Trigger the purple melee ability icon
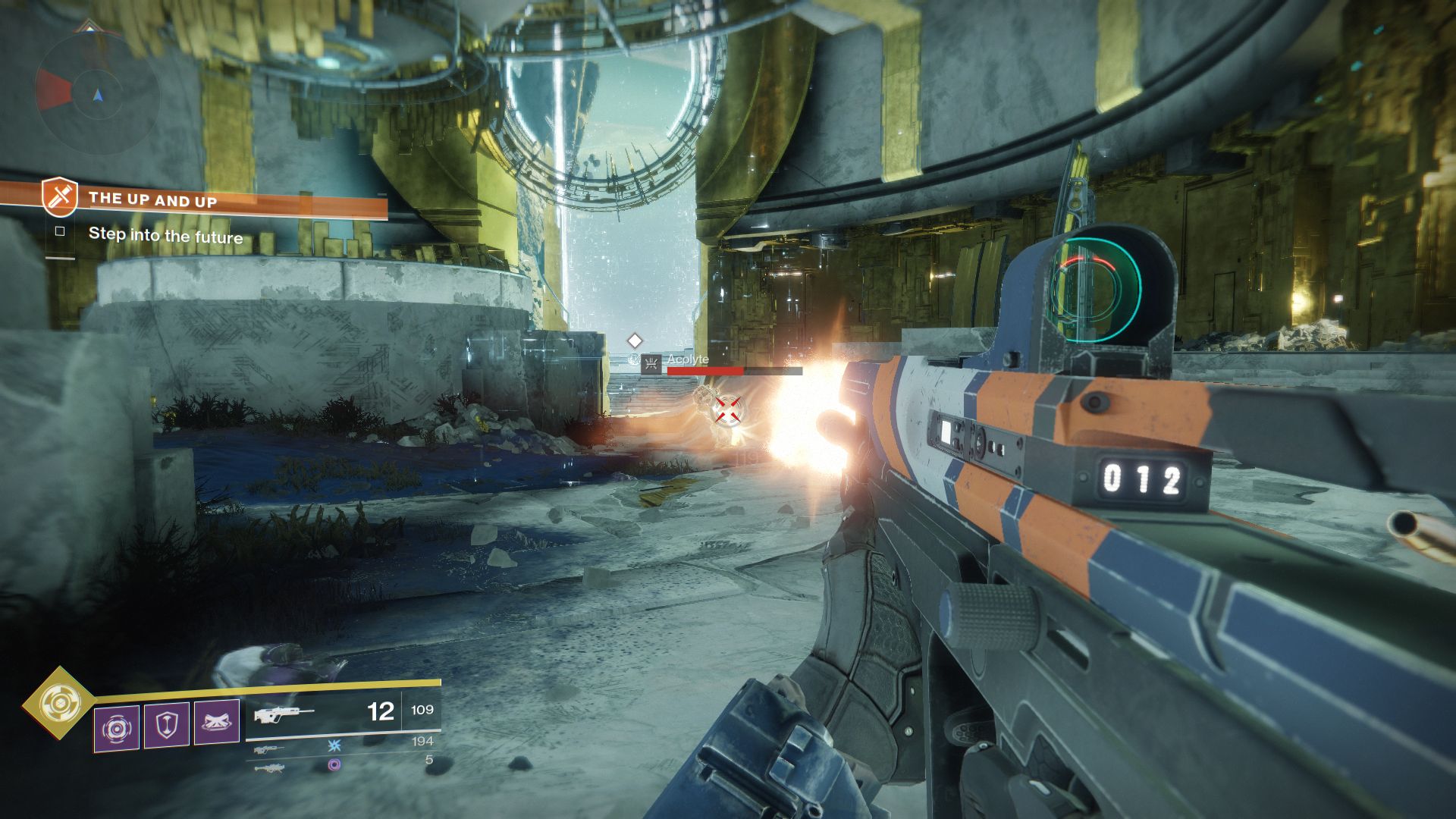The image size is (1456, 819). pos(216,721)
